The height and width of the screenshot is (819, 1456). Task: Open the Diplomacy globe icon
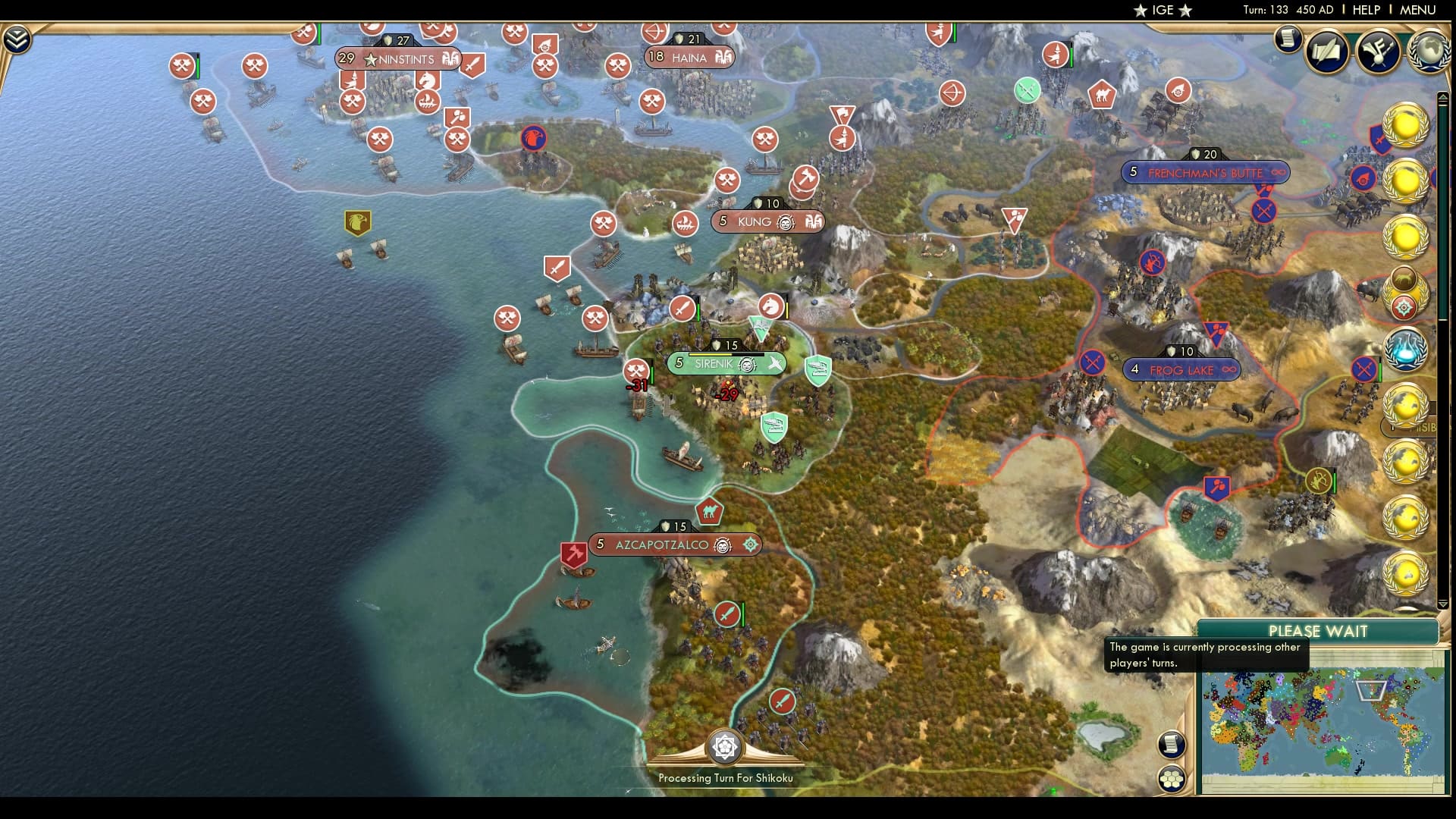1429,52
